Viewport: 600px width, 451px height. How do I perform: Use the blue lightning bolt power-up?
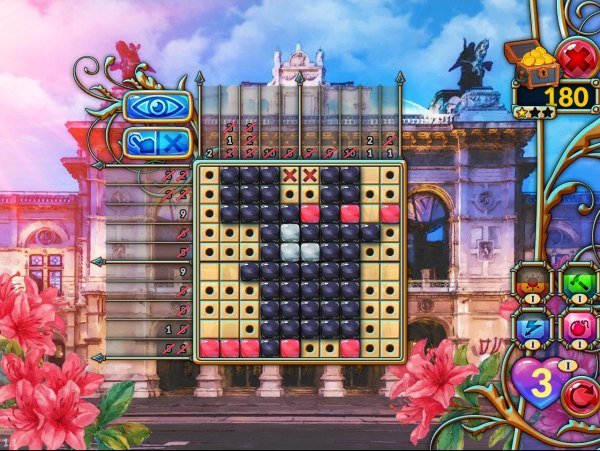[533, 327]
